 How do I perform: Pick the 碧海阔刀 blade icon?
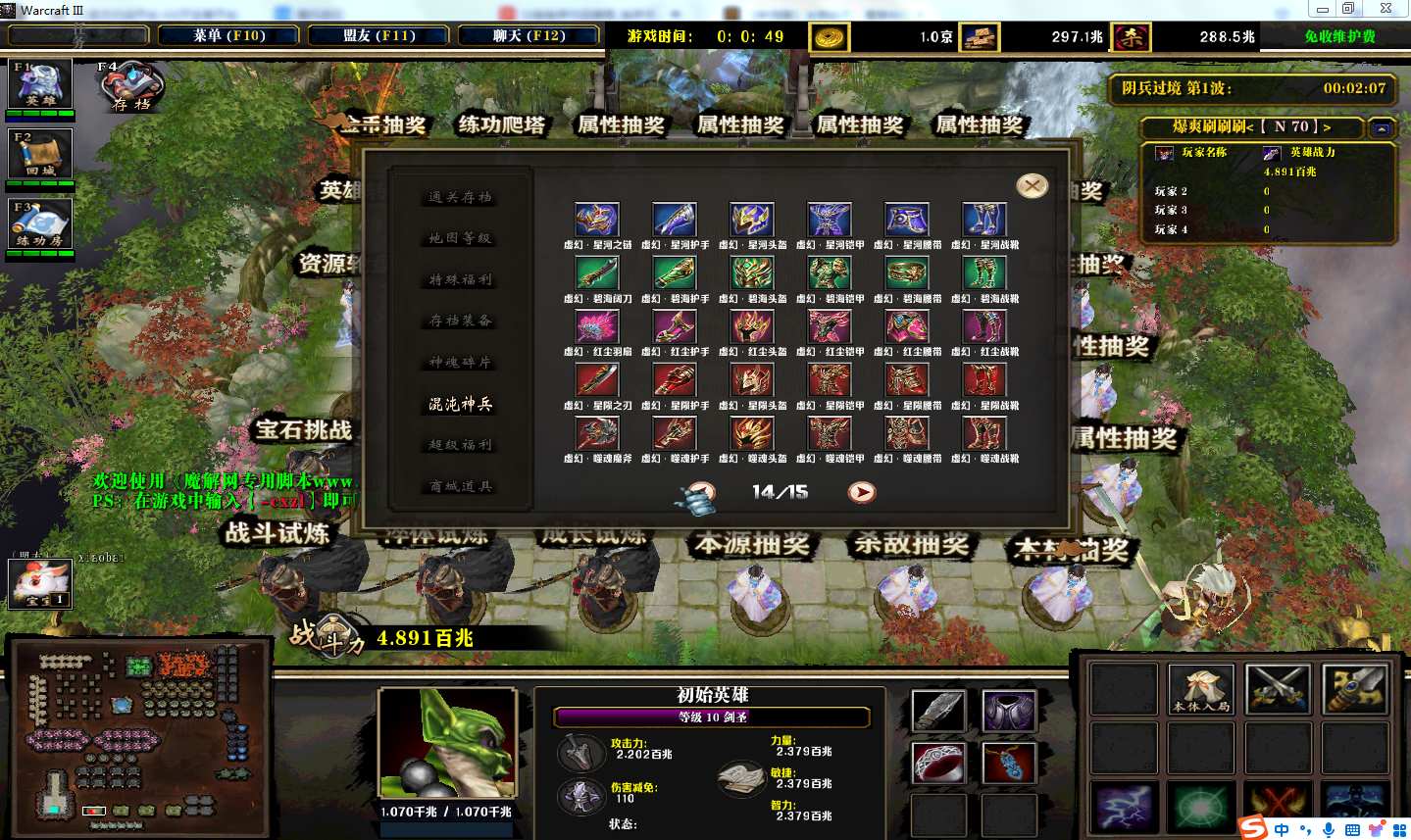click(597, 273)
